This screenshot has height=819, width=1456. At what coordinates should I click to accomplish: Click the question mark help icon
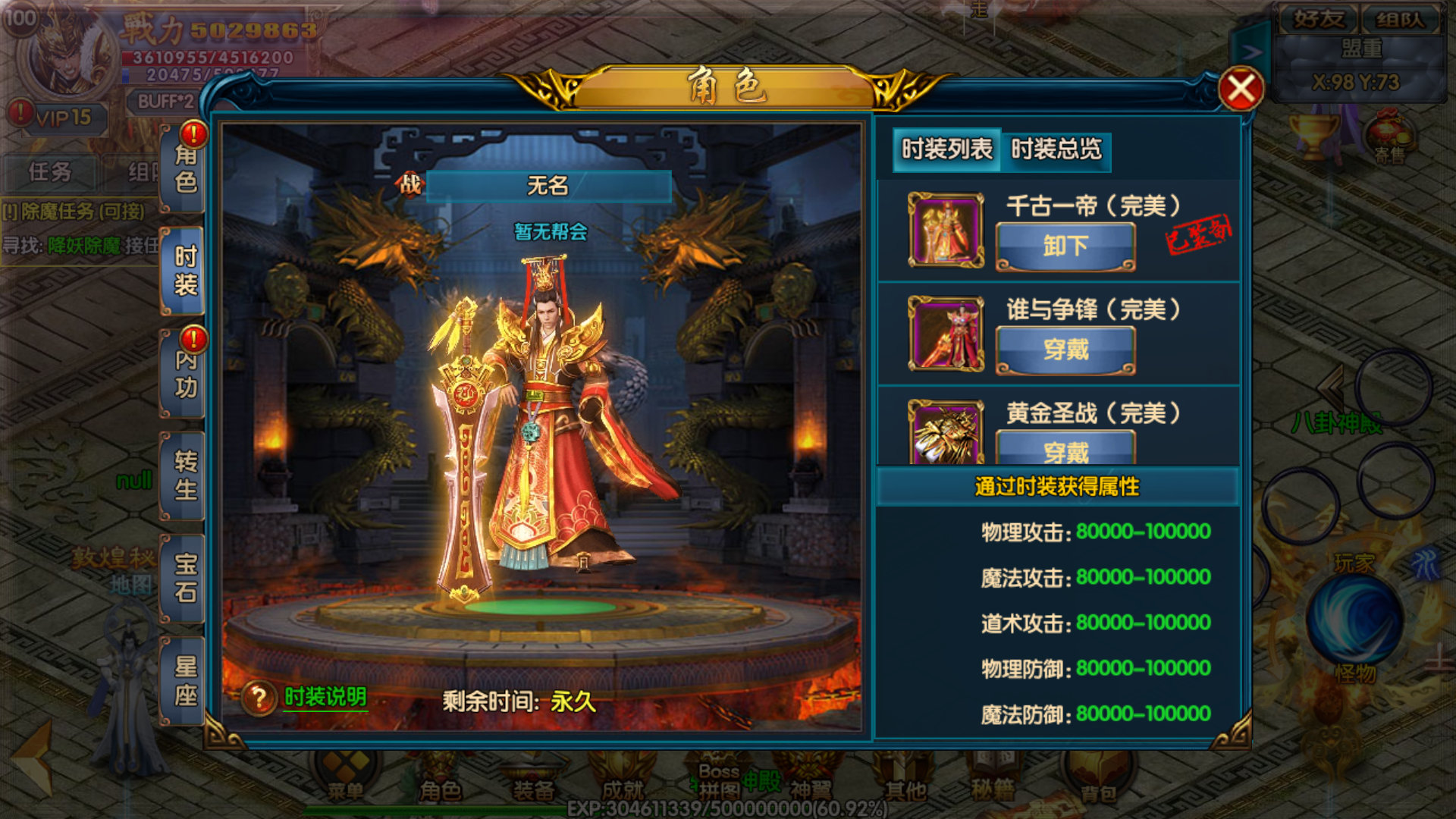[x=259, y=698]
